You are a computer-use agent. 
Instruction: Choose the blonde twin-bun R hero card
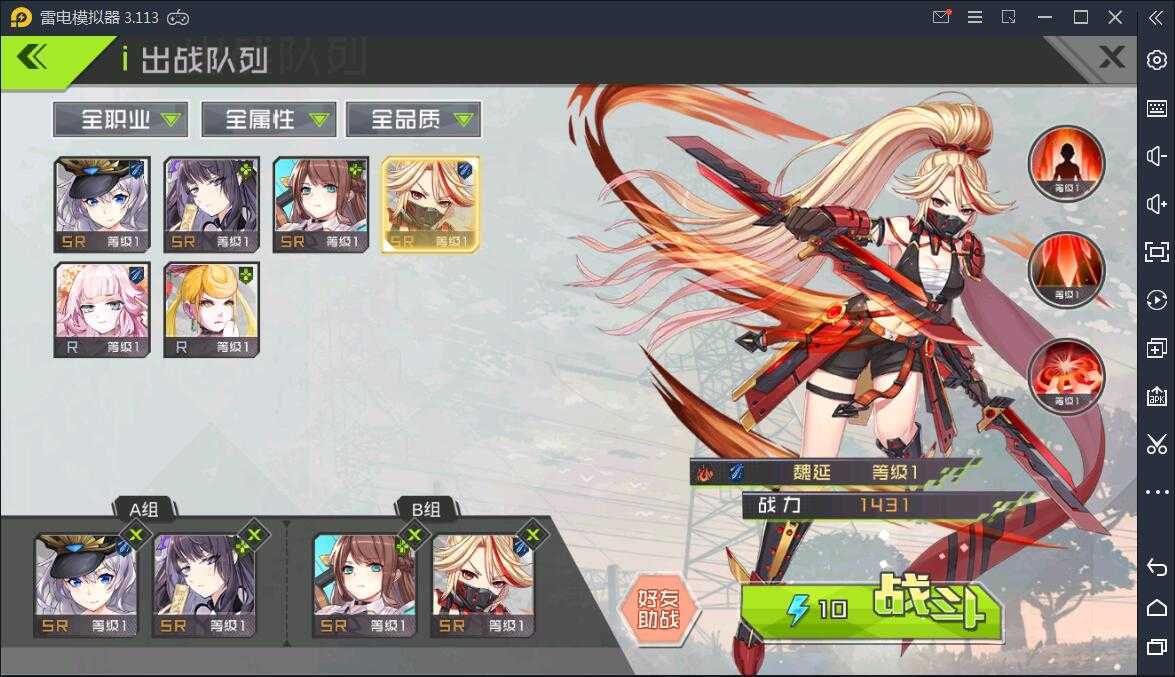point(211,309)
